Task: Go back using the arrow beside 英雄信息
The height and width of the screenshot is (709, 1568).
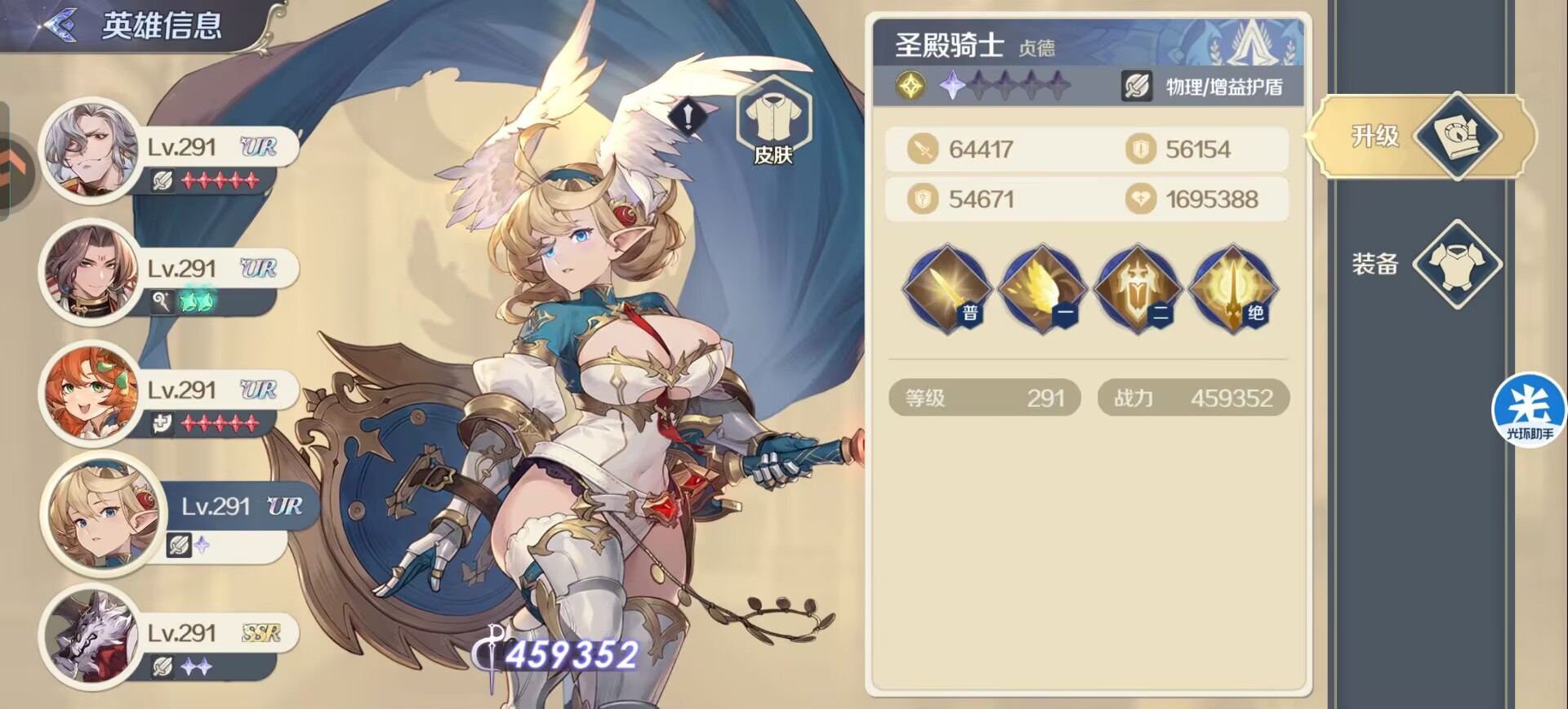Action: click(x=59, y=25)
